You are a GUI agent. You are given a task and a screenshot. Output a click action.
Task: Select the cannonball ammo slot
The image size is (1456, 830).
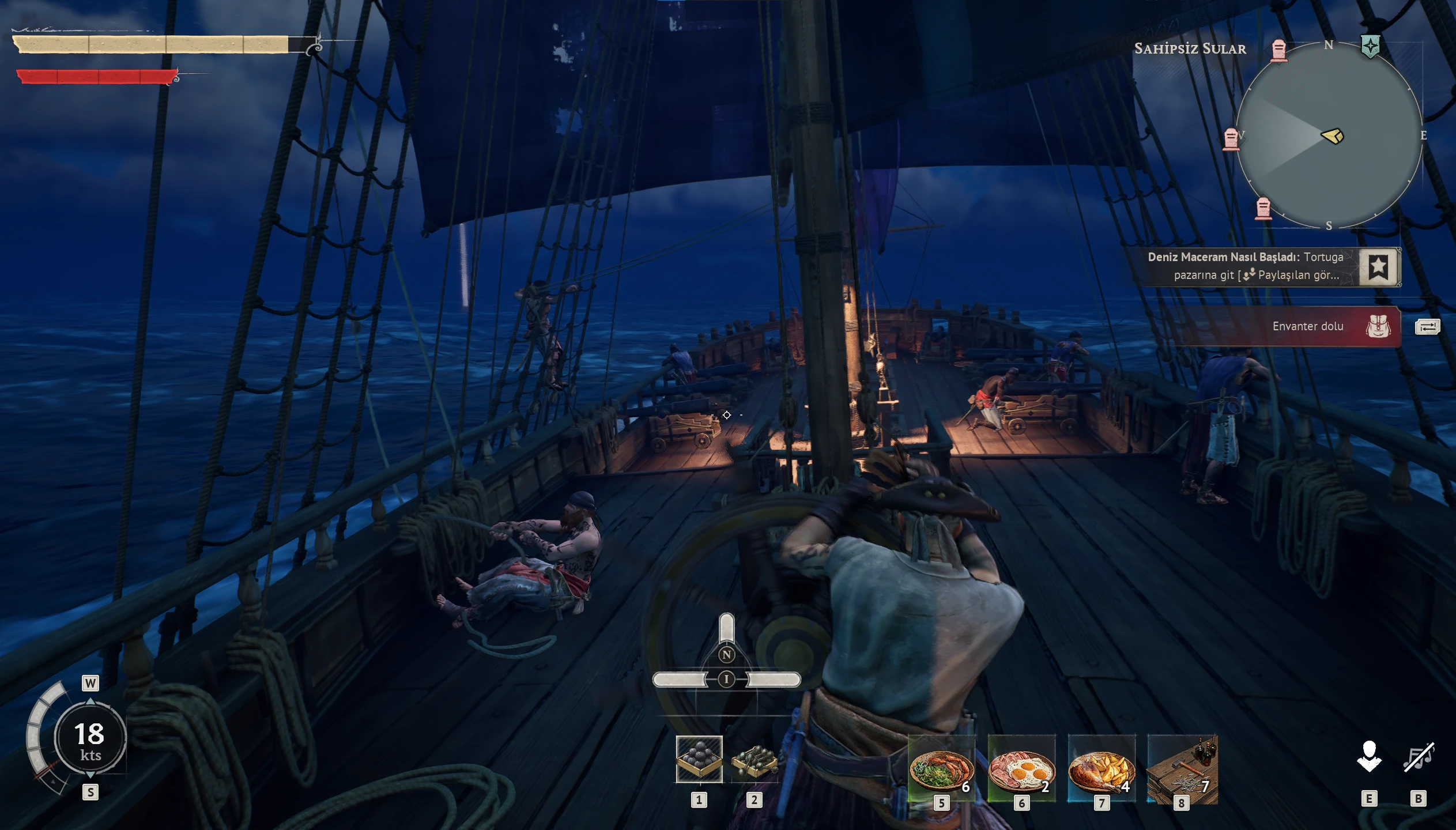[699, 759]
